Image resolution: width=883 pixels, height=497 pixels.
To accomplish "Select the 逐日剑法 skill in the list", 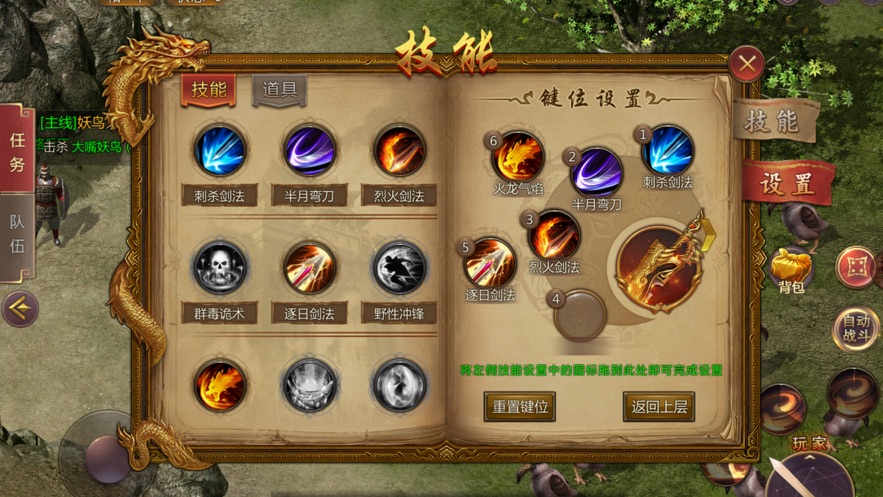I will 309,268.
